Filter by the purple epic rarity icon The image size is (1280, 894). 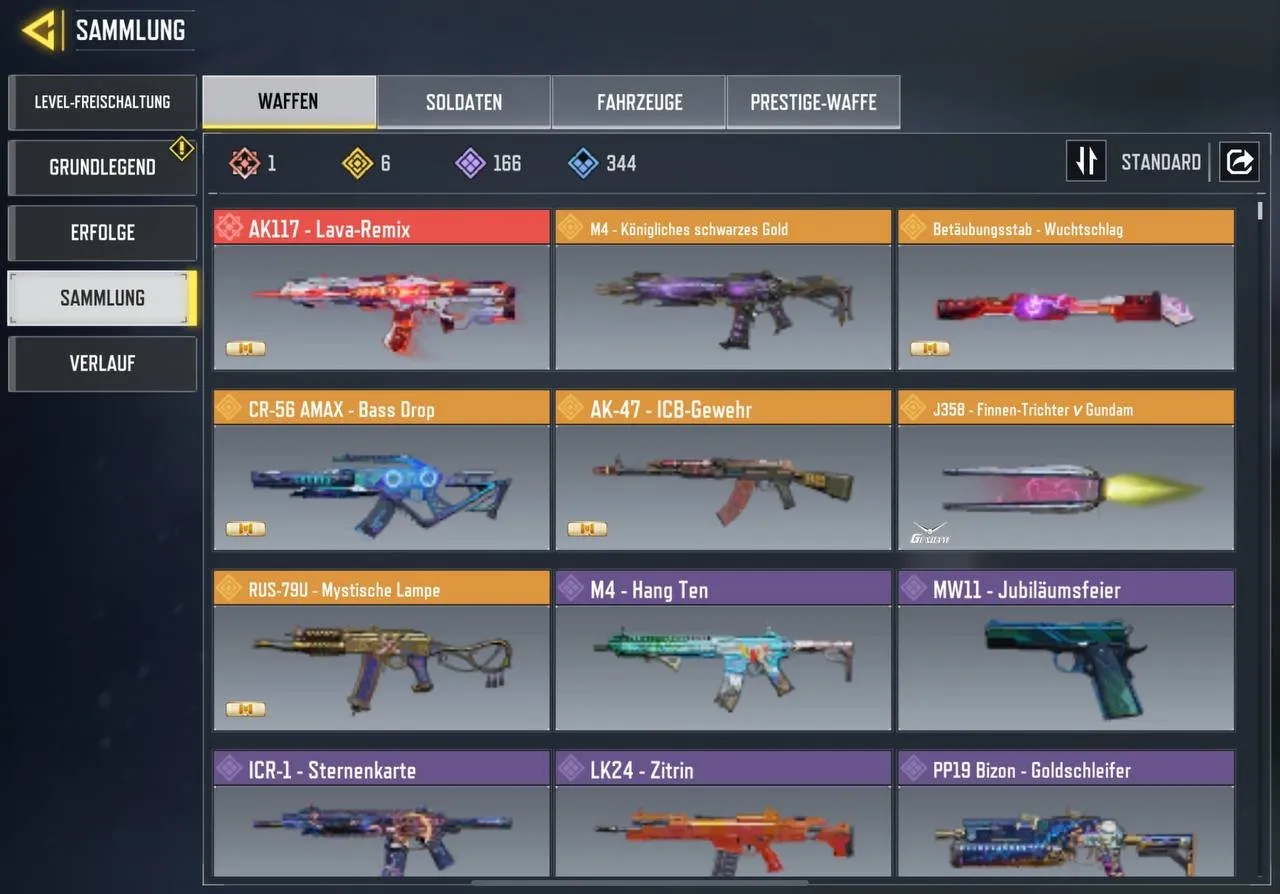tap(470, 163)
